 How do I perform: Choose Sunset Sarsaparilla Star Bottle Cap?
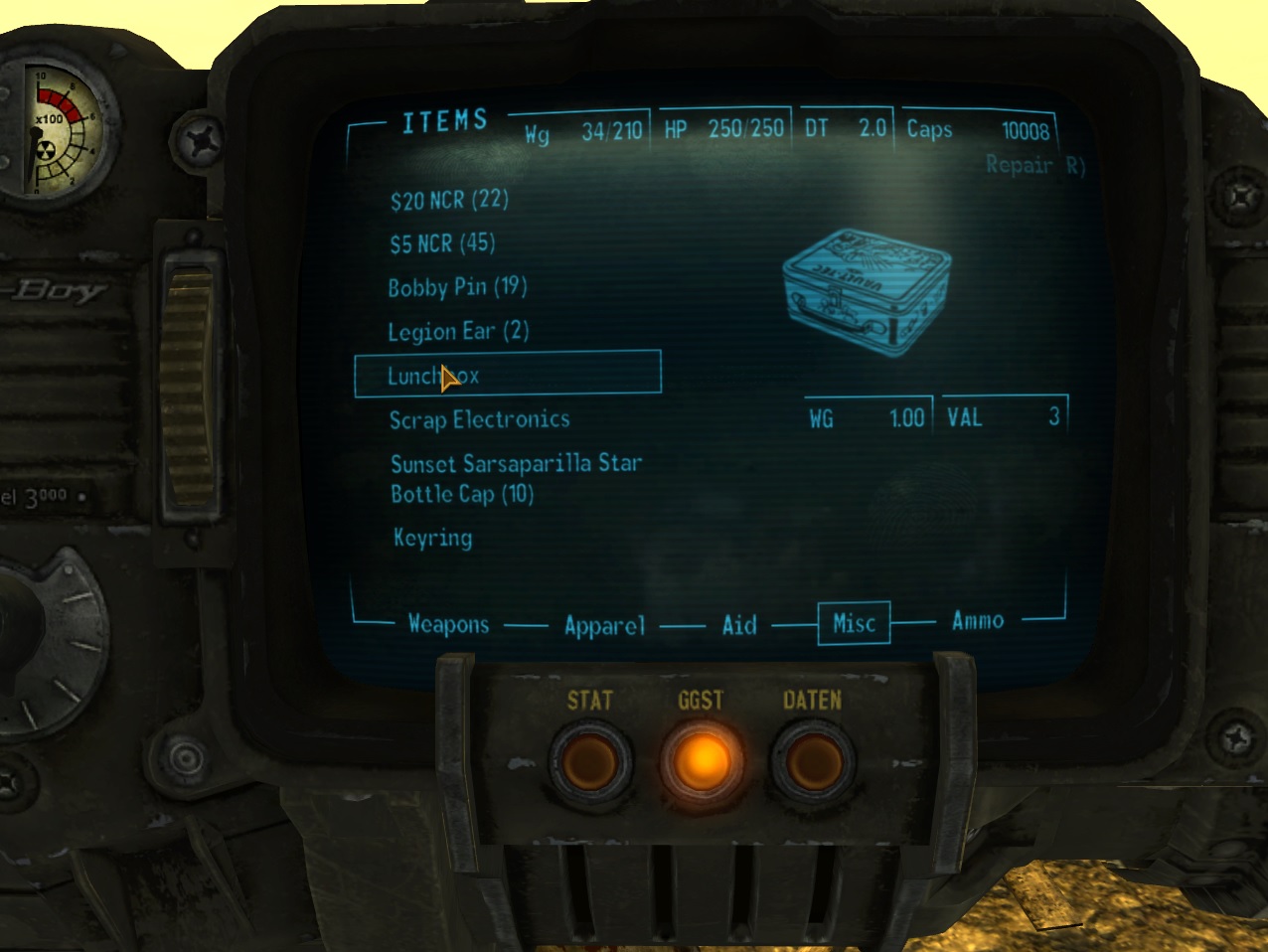tap(515, 478)
